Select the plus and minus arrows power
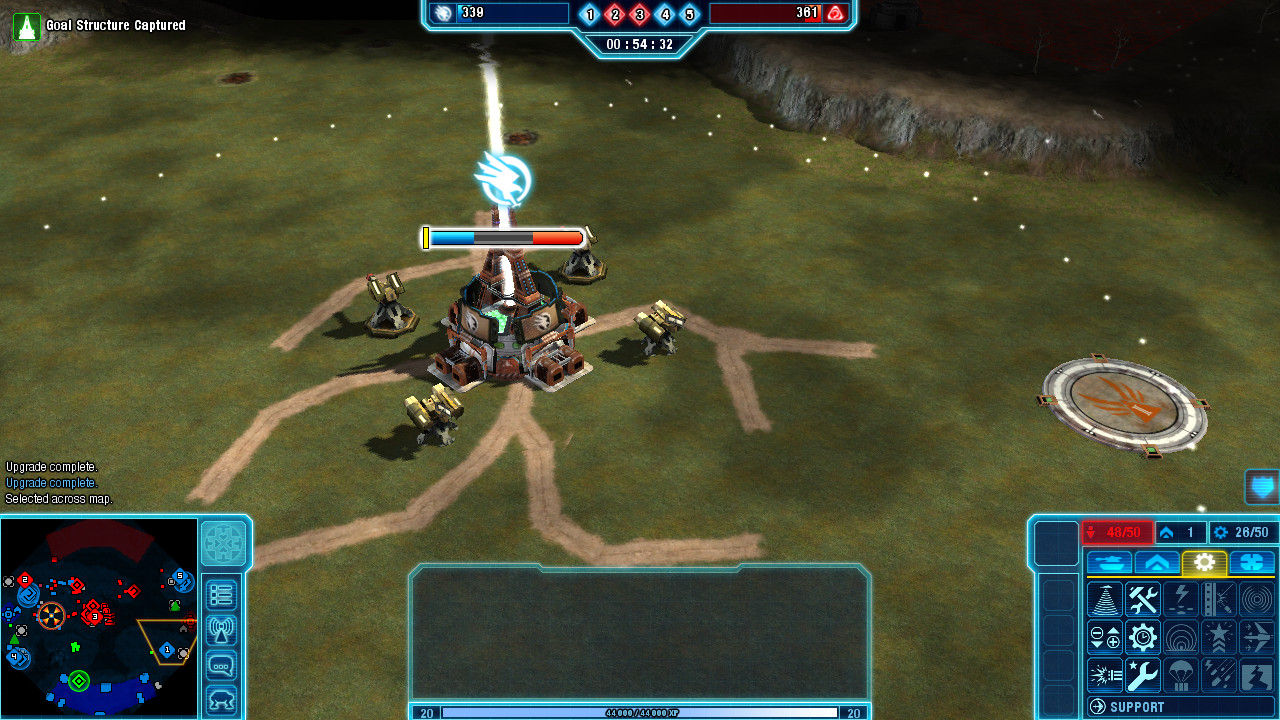 pyautogui.click(x=1105, y=637)
